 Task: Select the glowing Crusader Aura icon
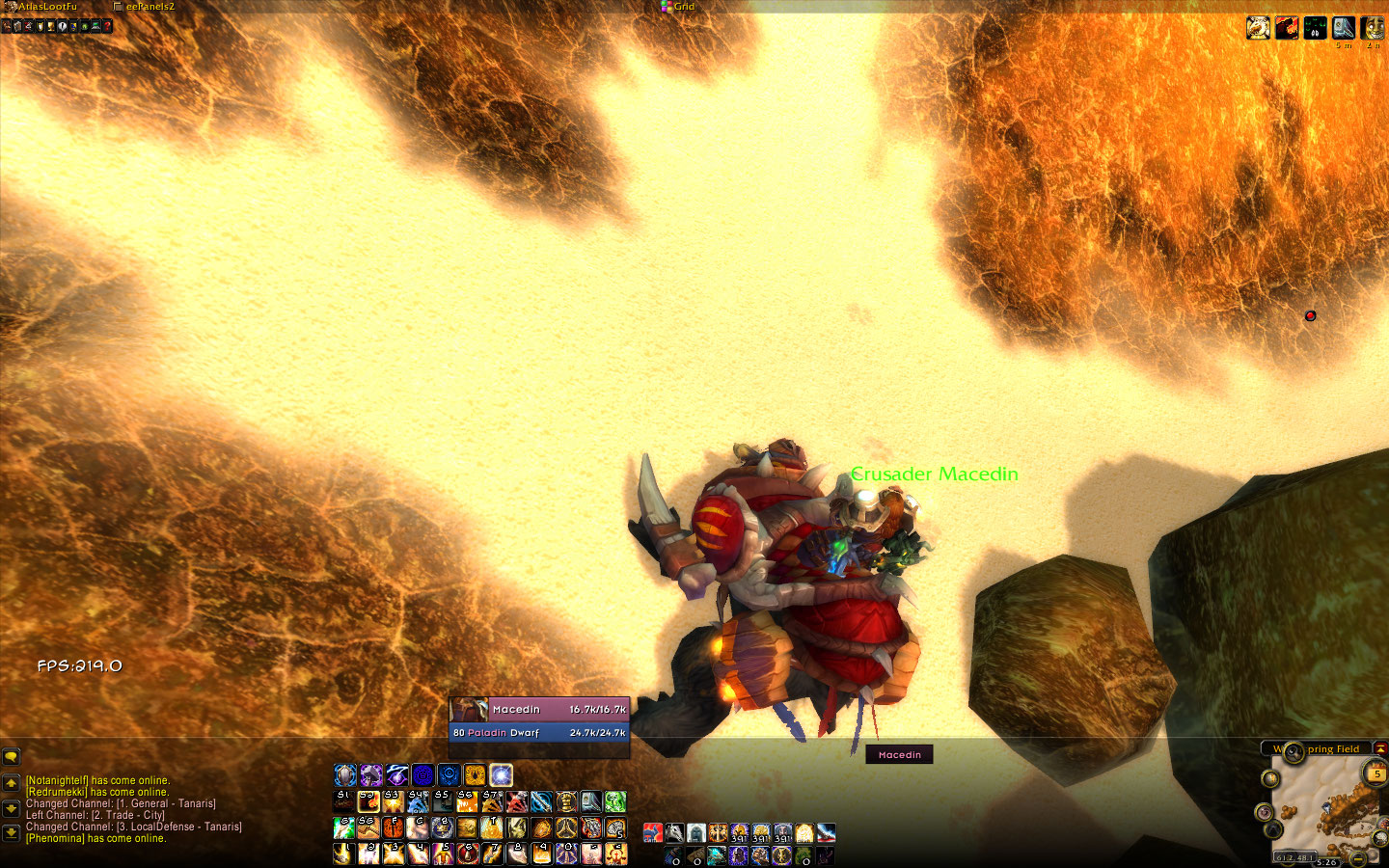click(501, 775)
